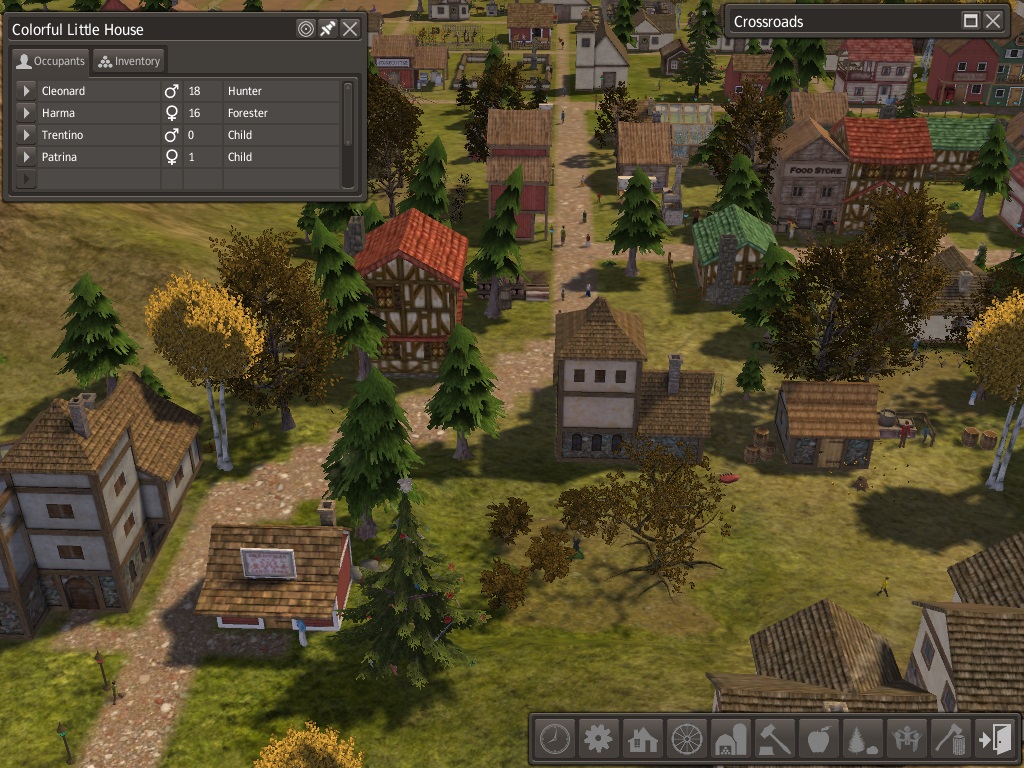Close the Crossroads window
This screenshot has width=1024, height=768.
993,21
